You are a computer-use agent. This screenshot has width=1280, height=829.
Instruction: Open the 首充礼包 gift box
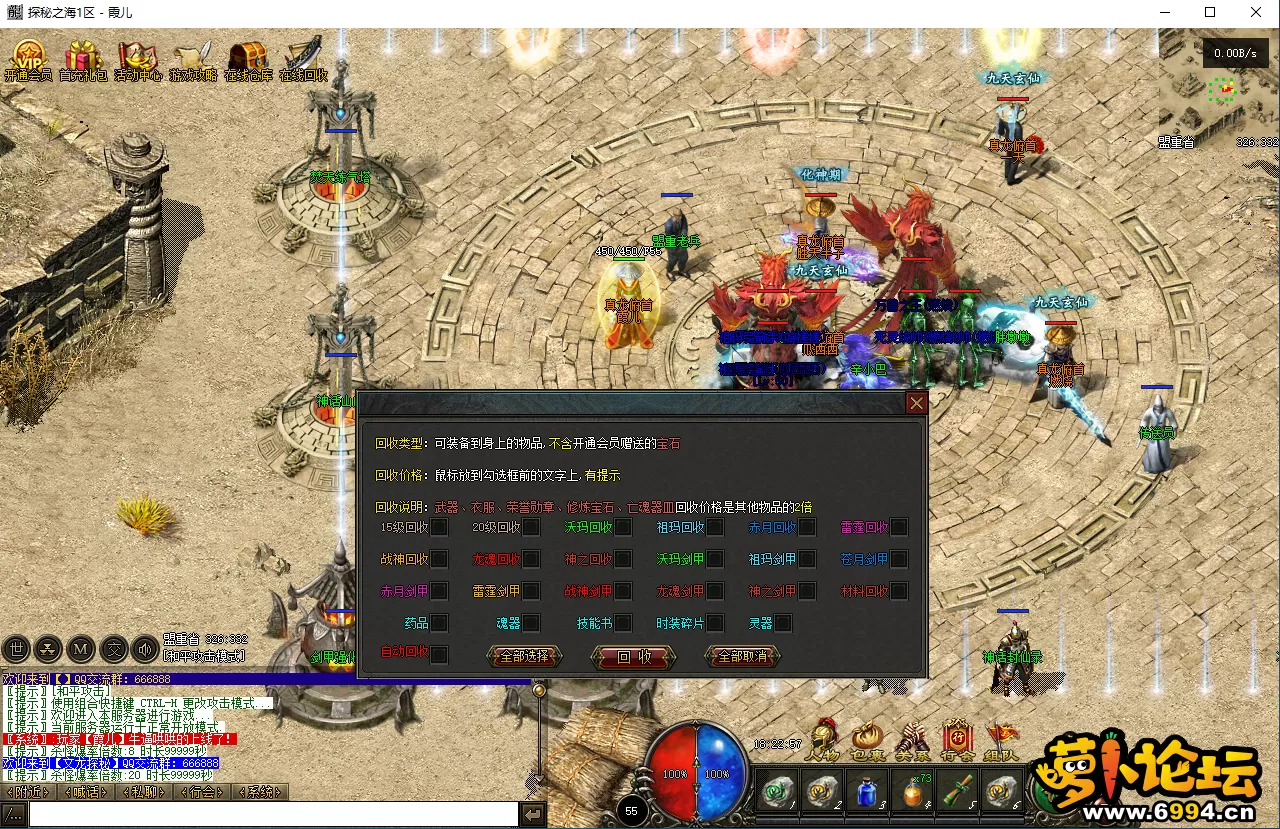coord(83,58)
